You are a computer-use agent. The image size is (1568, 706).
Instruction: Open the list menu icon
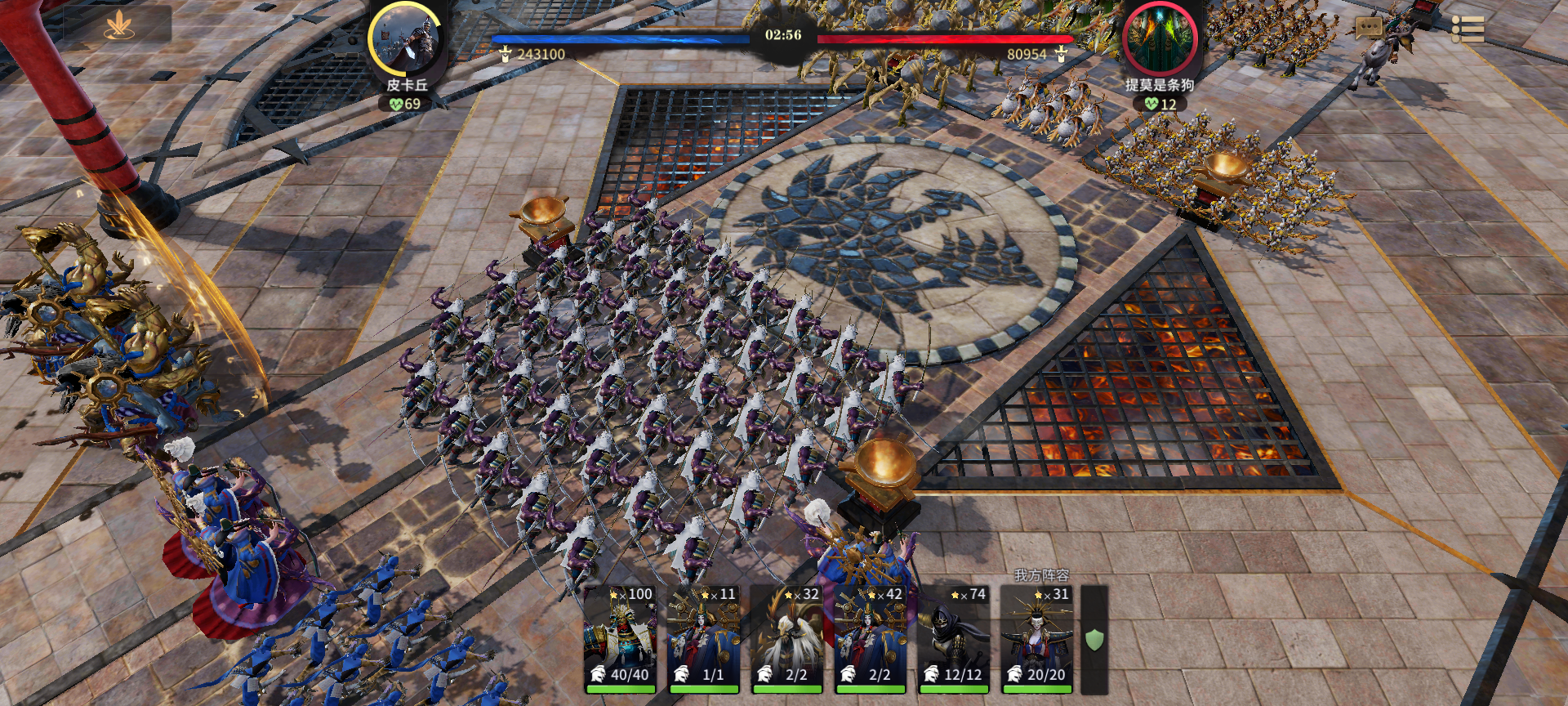pos(1468,29)
